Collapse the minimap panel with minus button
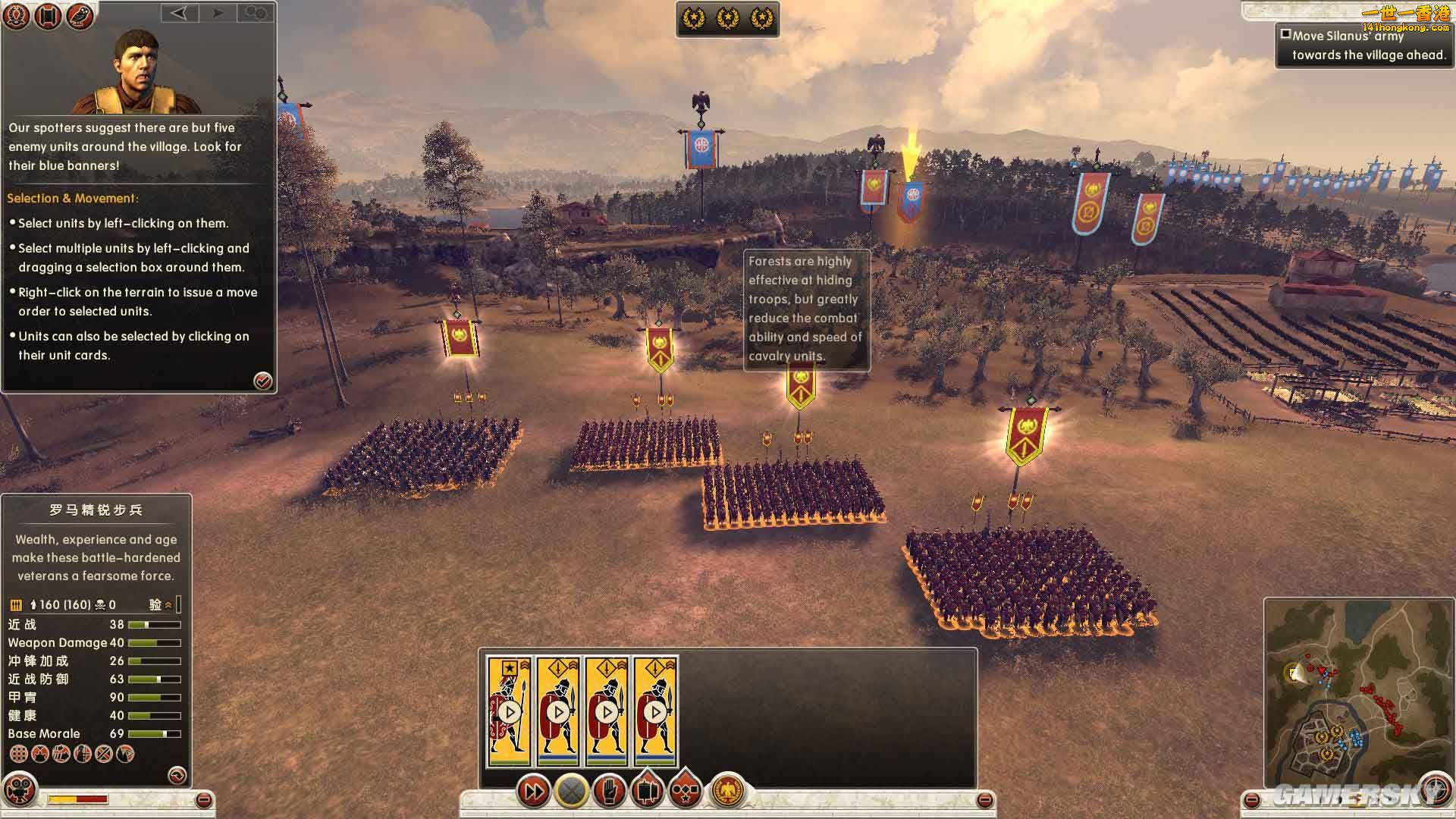Screen dimensions: 1456x819 tap(1252, 799)
